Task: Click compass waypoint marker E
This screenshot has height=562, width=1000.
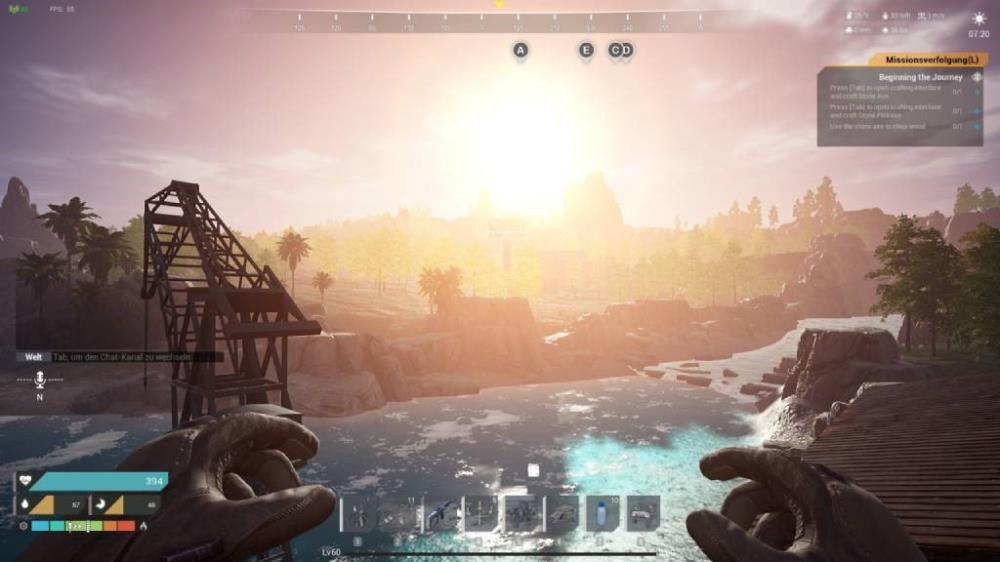Action: pos(586,50)
